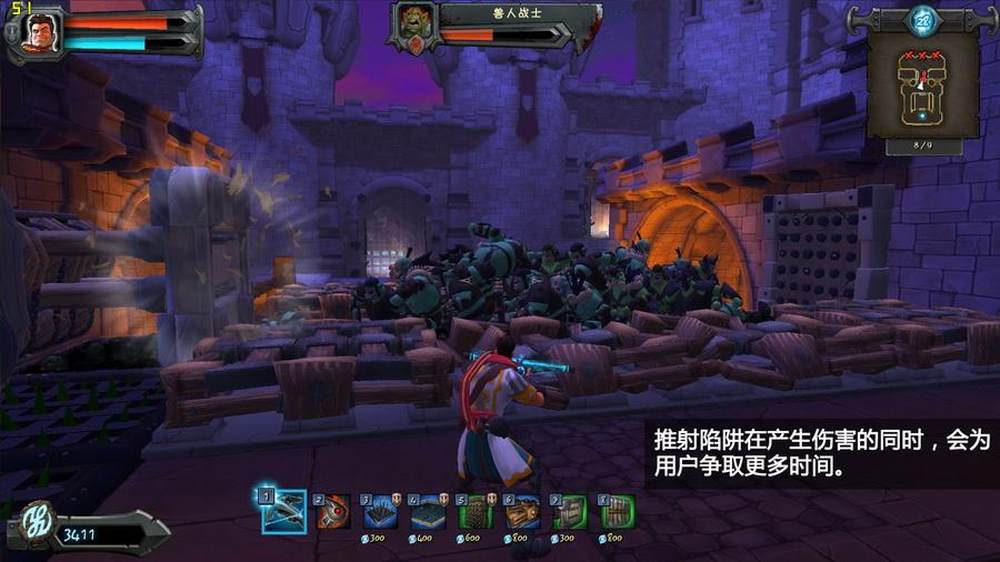The width and height of the screenshot is (1000, 562).
Task: Click the fortress minimap
Action: point(923,91)
